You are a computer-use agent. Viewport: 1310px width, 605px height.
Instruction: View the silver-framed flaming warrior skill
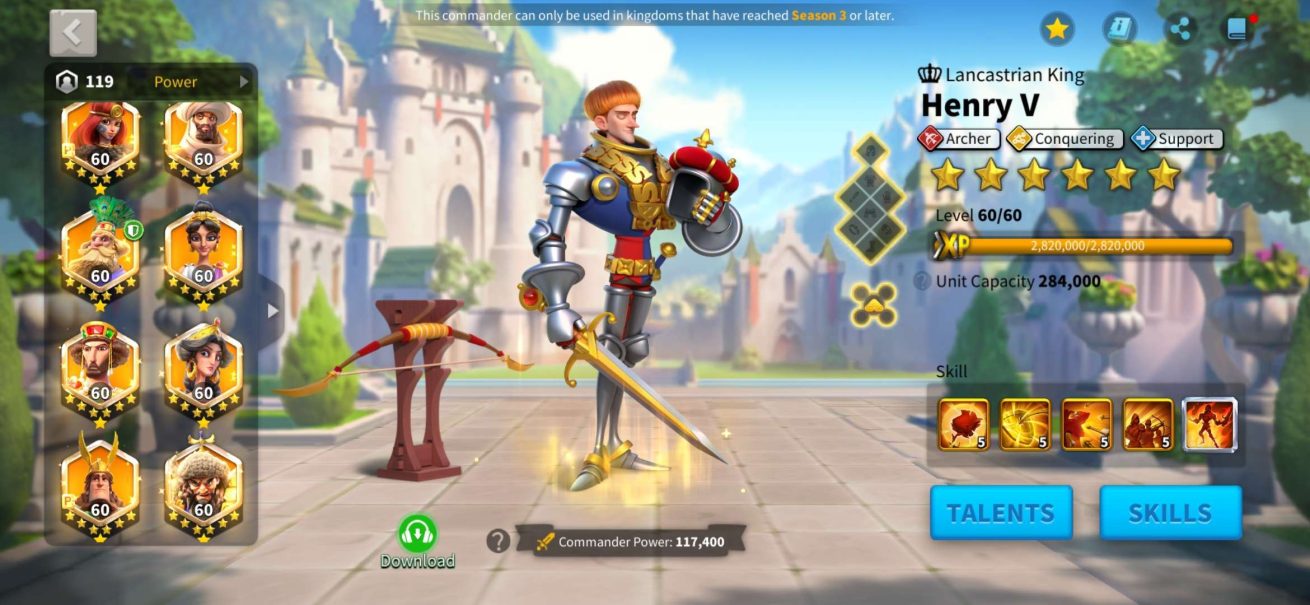(1210, 424)
